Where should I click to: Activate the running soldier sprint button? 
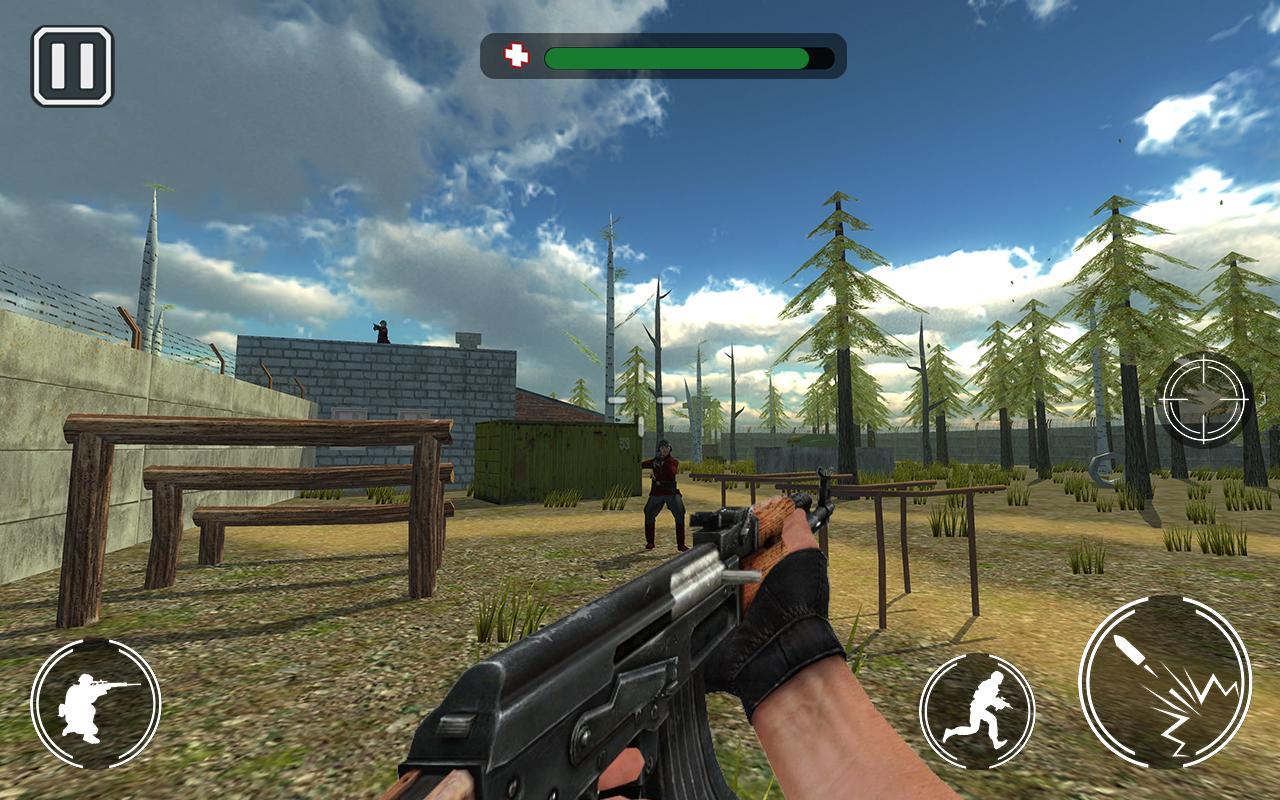click(x=977, y=711)
